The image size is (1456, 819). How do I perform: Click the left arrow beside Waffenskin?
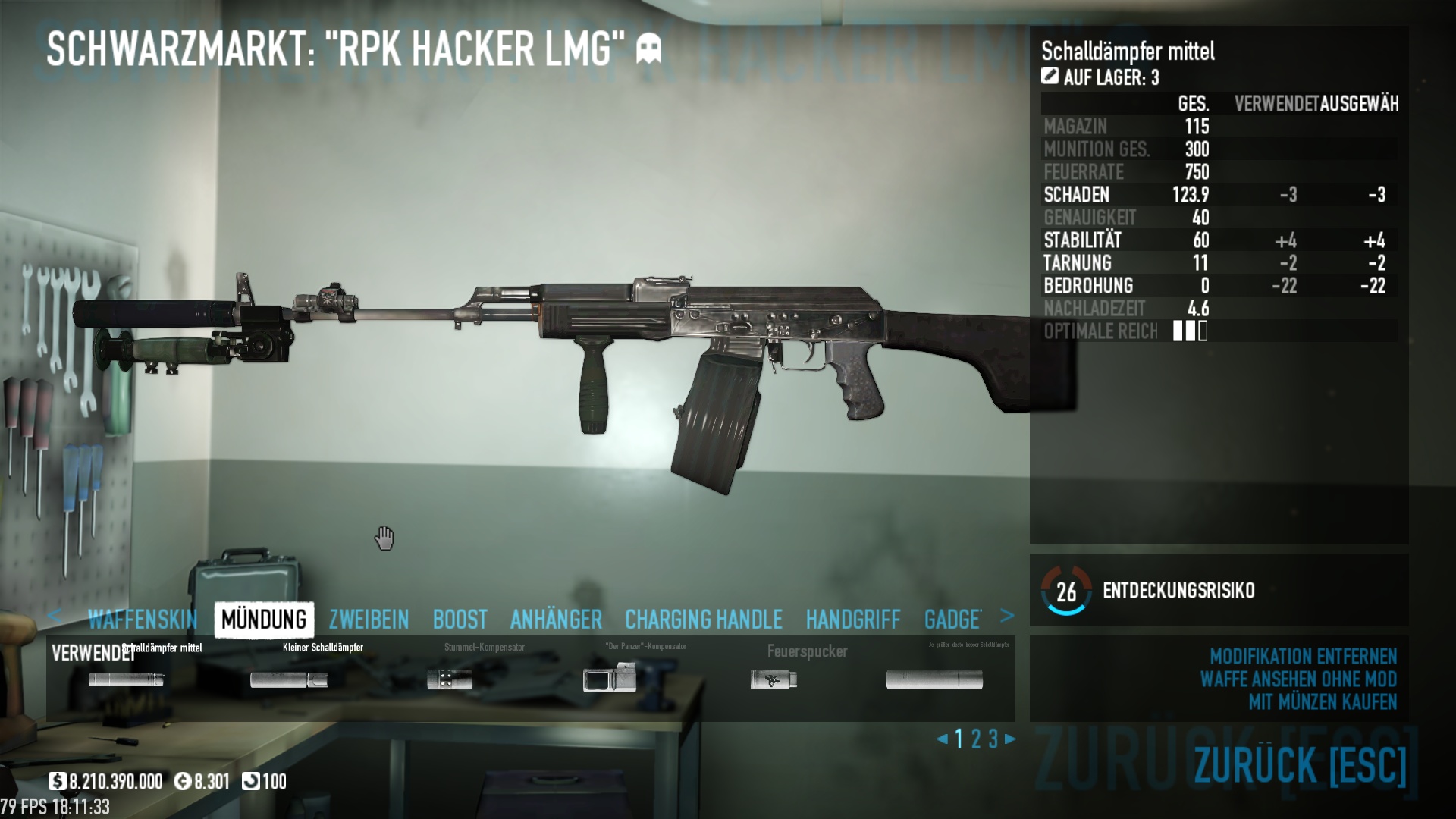(54, 616)
